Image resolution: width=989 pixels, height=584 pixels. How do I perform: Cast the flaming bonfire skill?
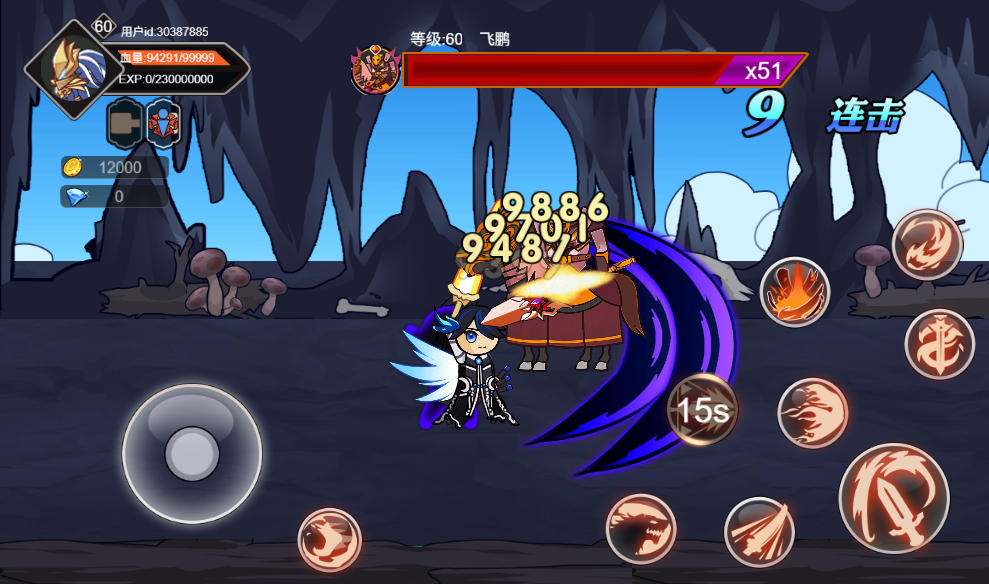(795, 292)
